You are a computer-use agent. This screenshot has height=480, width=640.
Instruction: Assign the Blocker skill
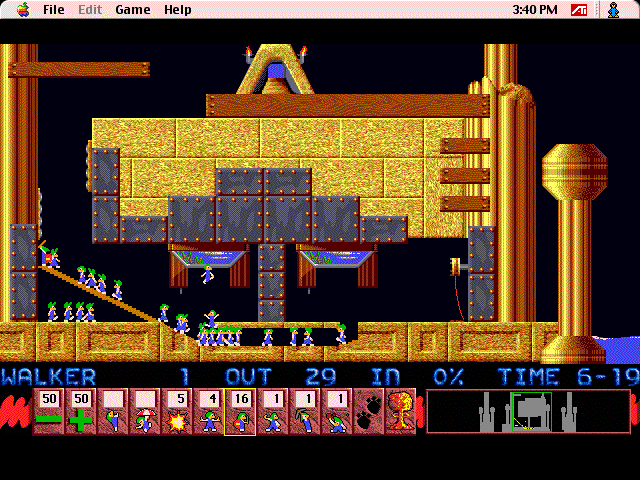pos(208,412)
